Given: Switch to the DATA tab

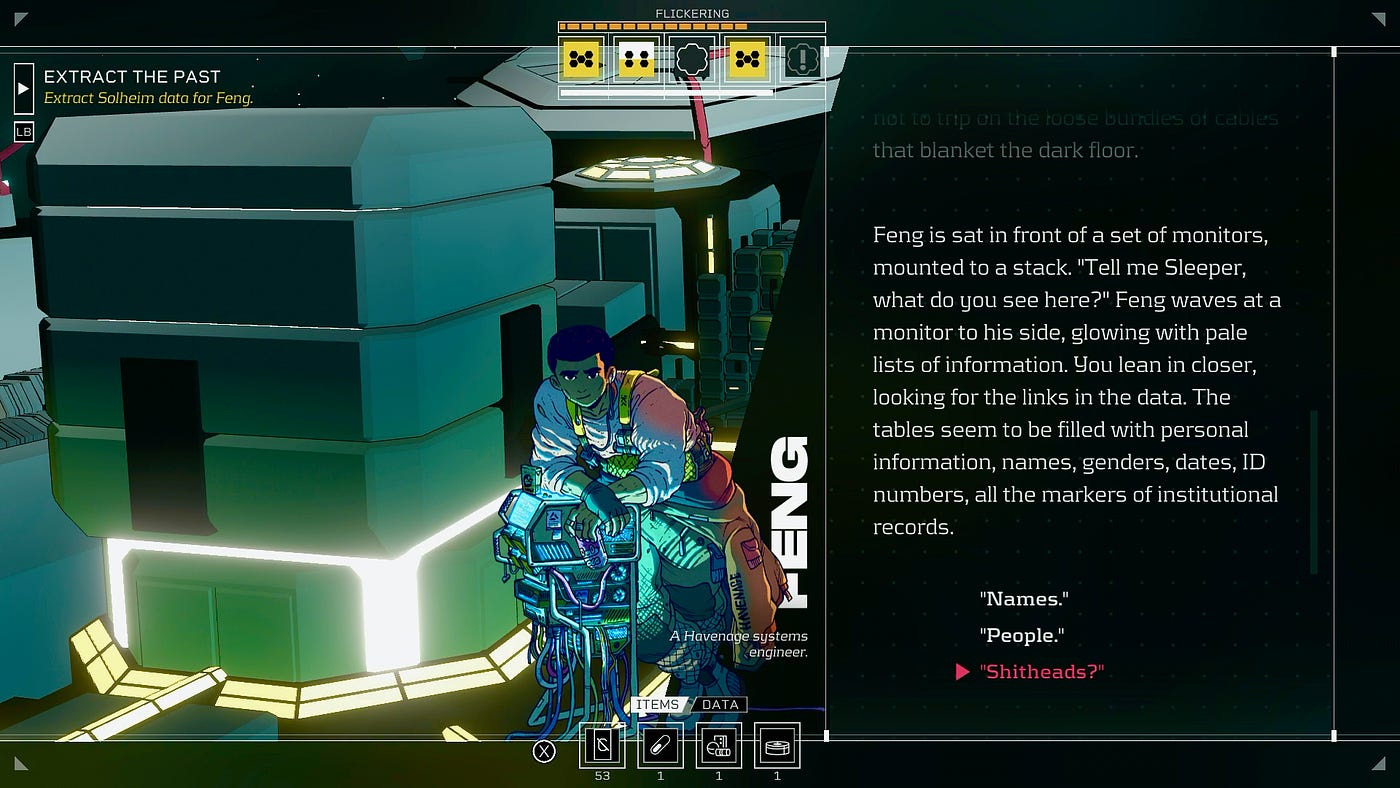Looking at the screenshot, I should click(719, 705).
